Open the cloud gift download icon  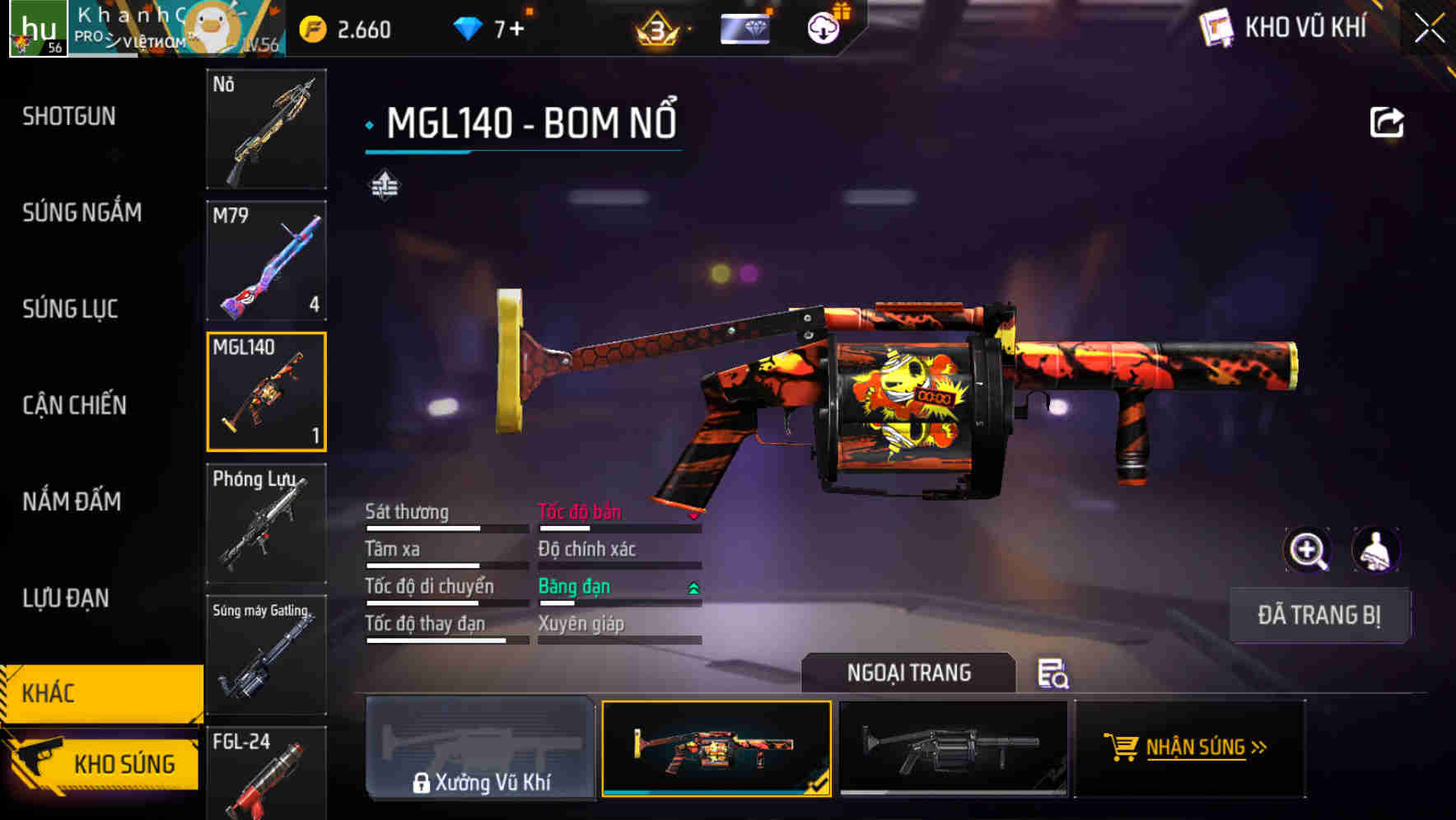point(823,27)
